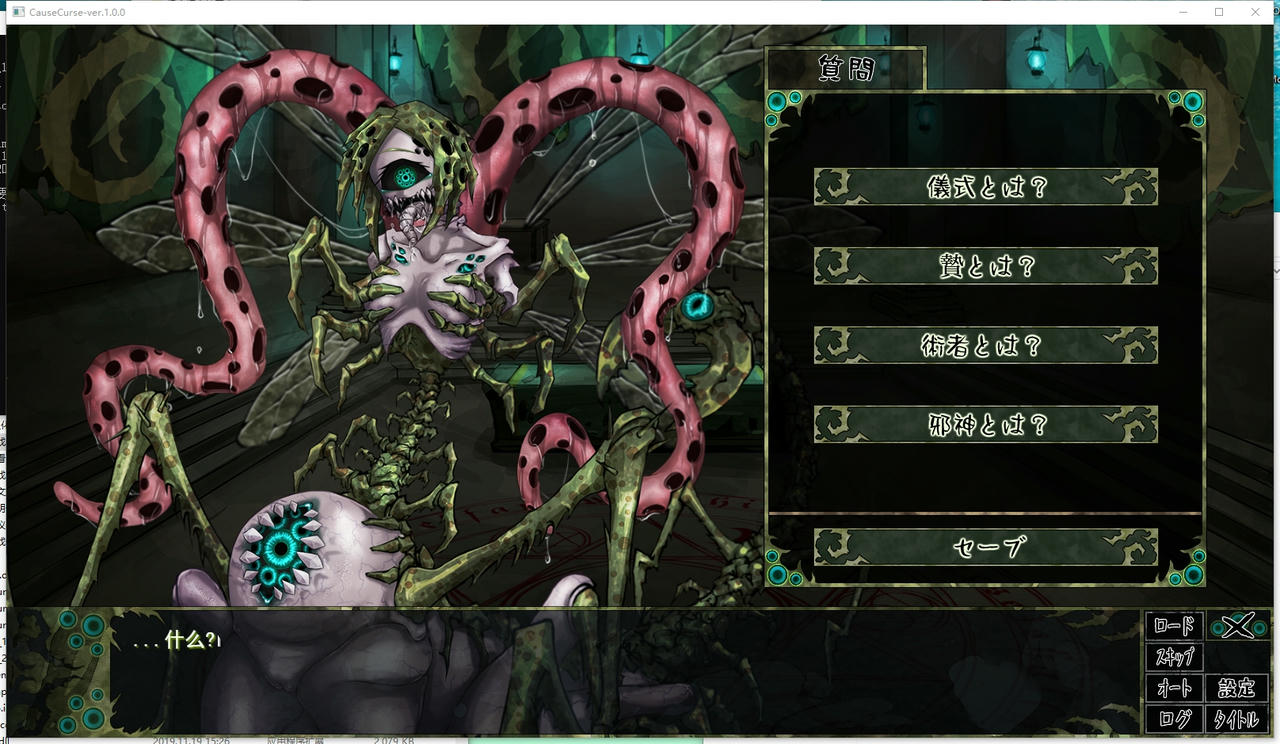Hide the message window with the X icon
The width and height of the screenshot is (1280, 744).
(1240, 627)
